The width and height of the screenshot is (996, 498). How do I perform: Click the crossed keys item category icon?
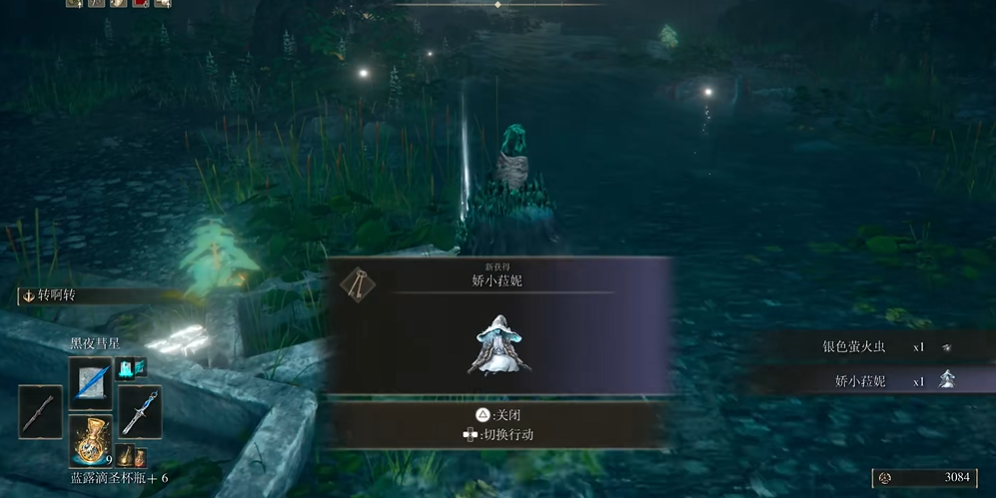355,286
